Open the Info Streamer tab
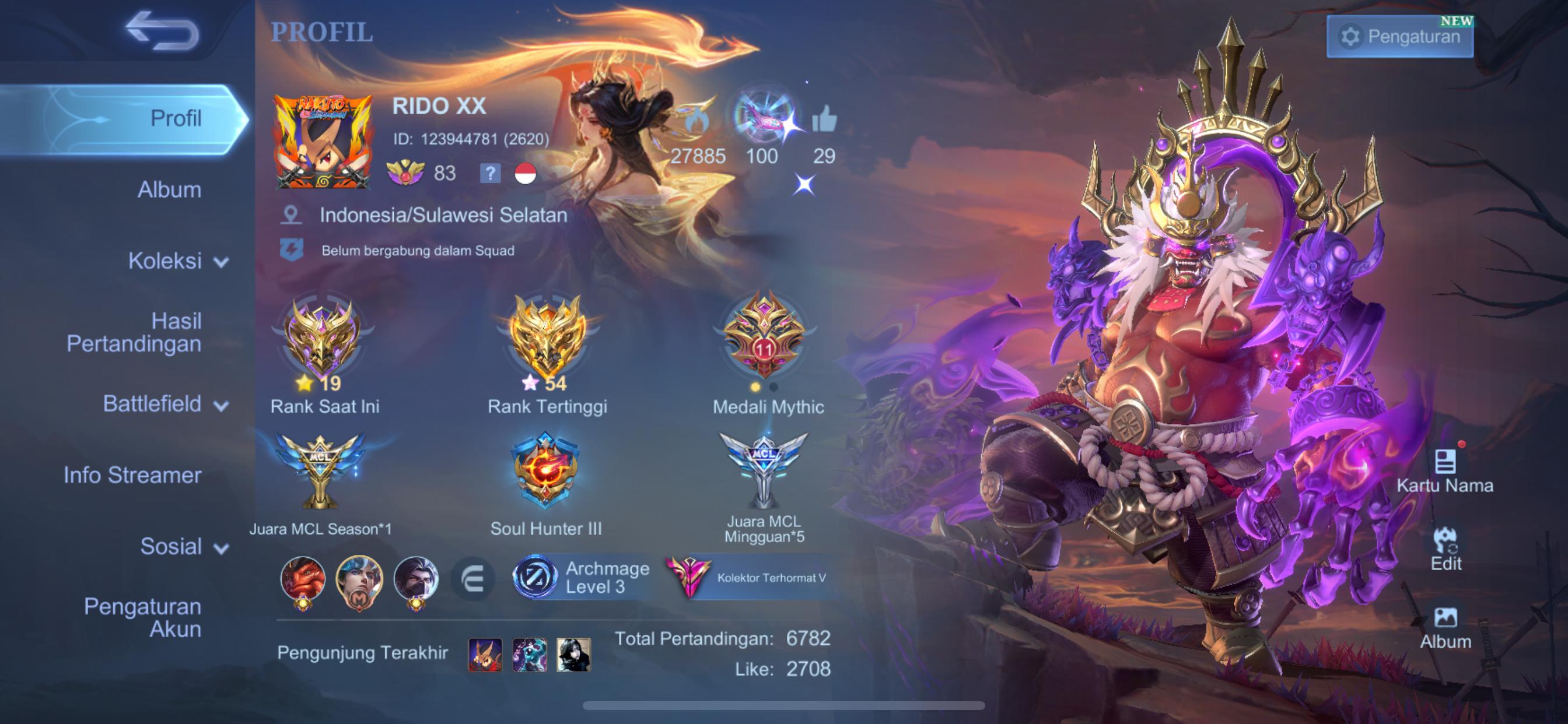The height and width of the screenshot is (724, 1568). click(132, 475)
